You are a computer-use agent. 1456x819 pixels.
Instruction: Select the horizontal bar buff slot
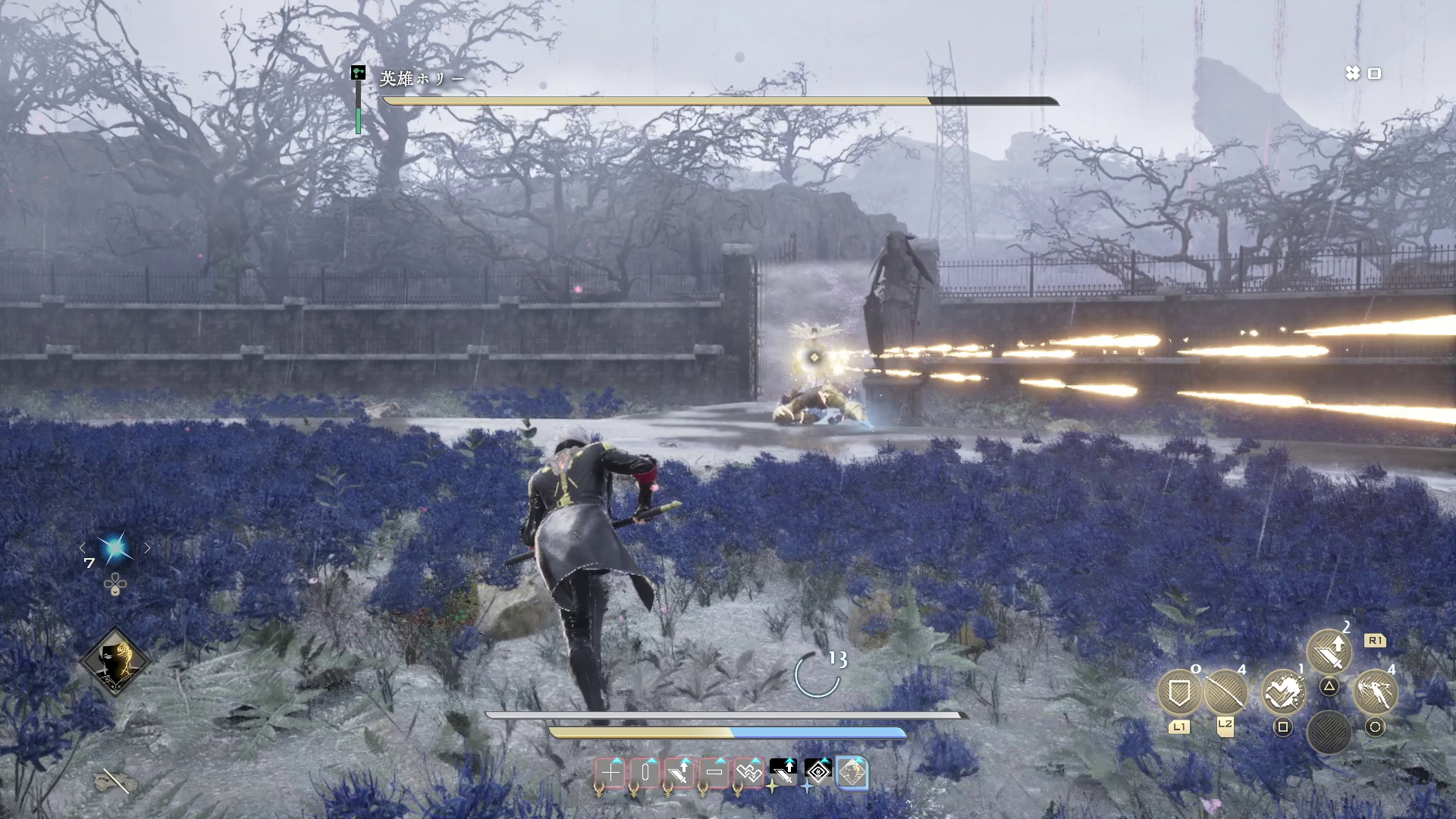point(714,773)
